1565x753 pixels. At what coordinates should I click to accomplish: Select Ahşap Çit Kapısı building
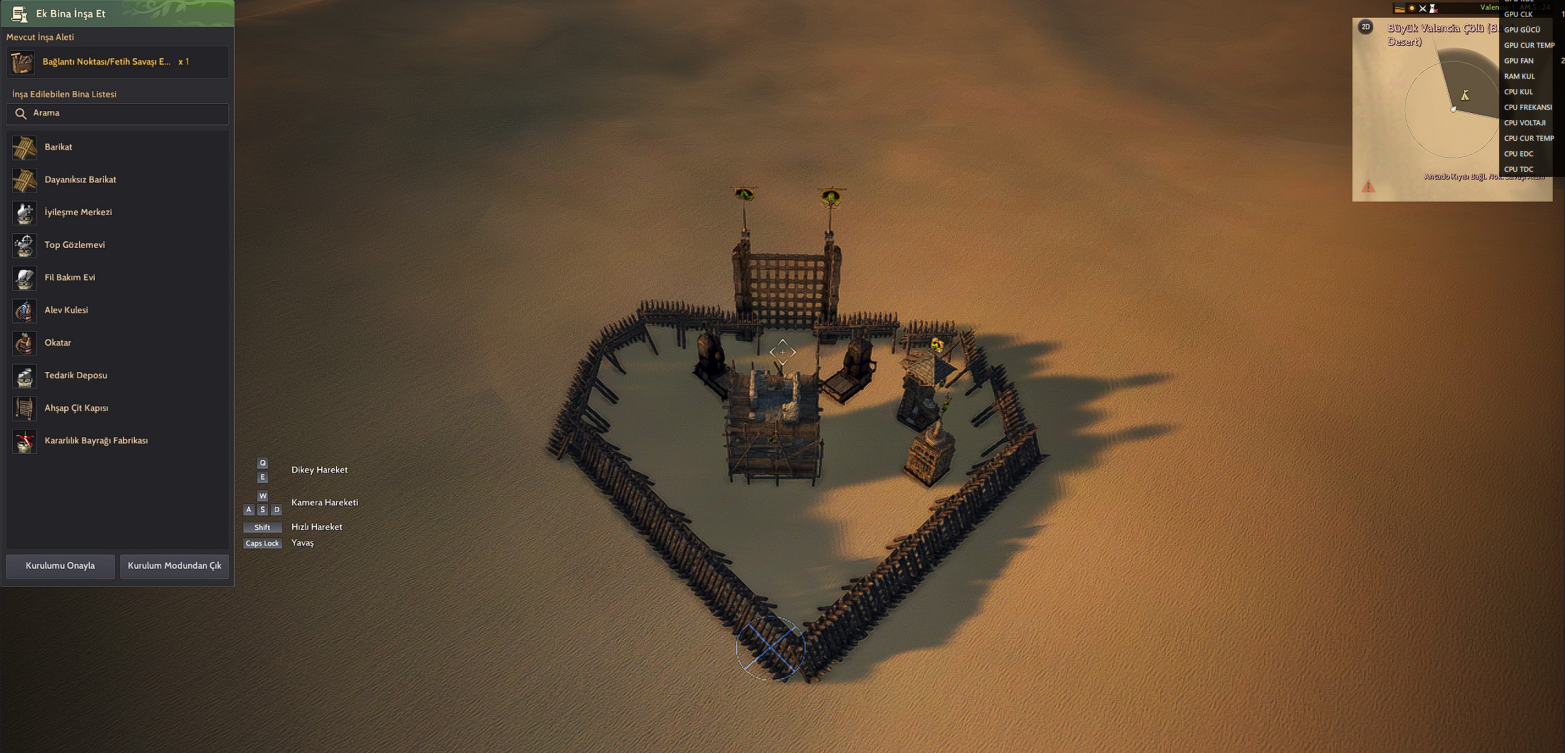click(x=76, y=408)
